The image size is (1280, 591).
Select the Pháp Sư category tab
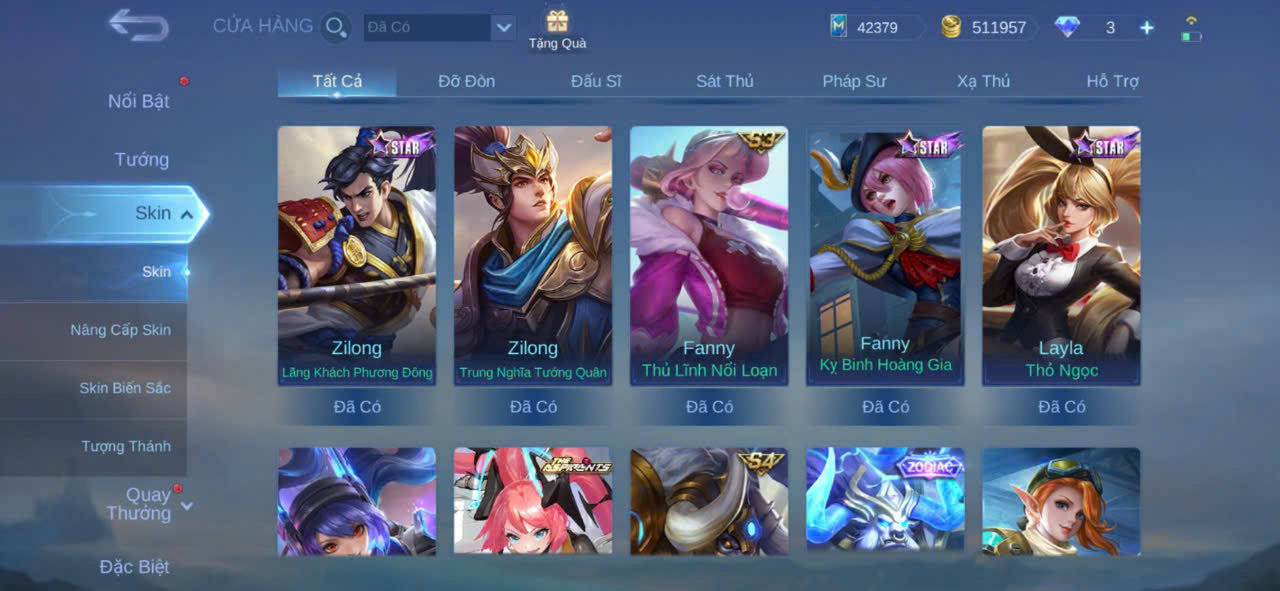point(854,81)
